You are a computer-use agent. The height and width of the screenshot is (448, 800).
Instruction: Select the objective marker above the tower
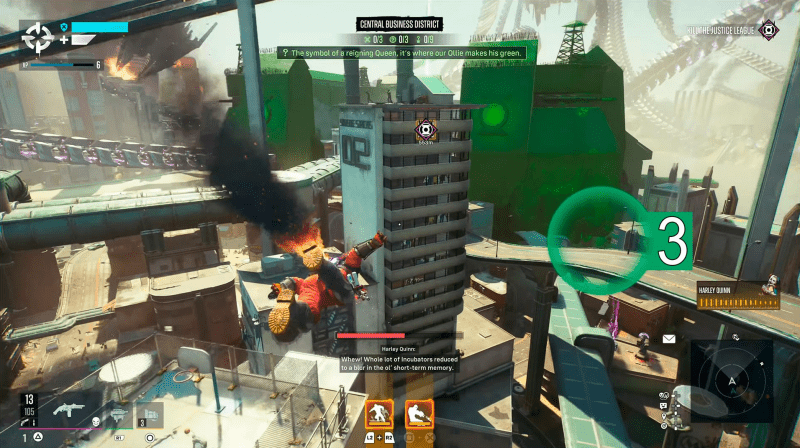point(425,130)
